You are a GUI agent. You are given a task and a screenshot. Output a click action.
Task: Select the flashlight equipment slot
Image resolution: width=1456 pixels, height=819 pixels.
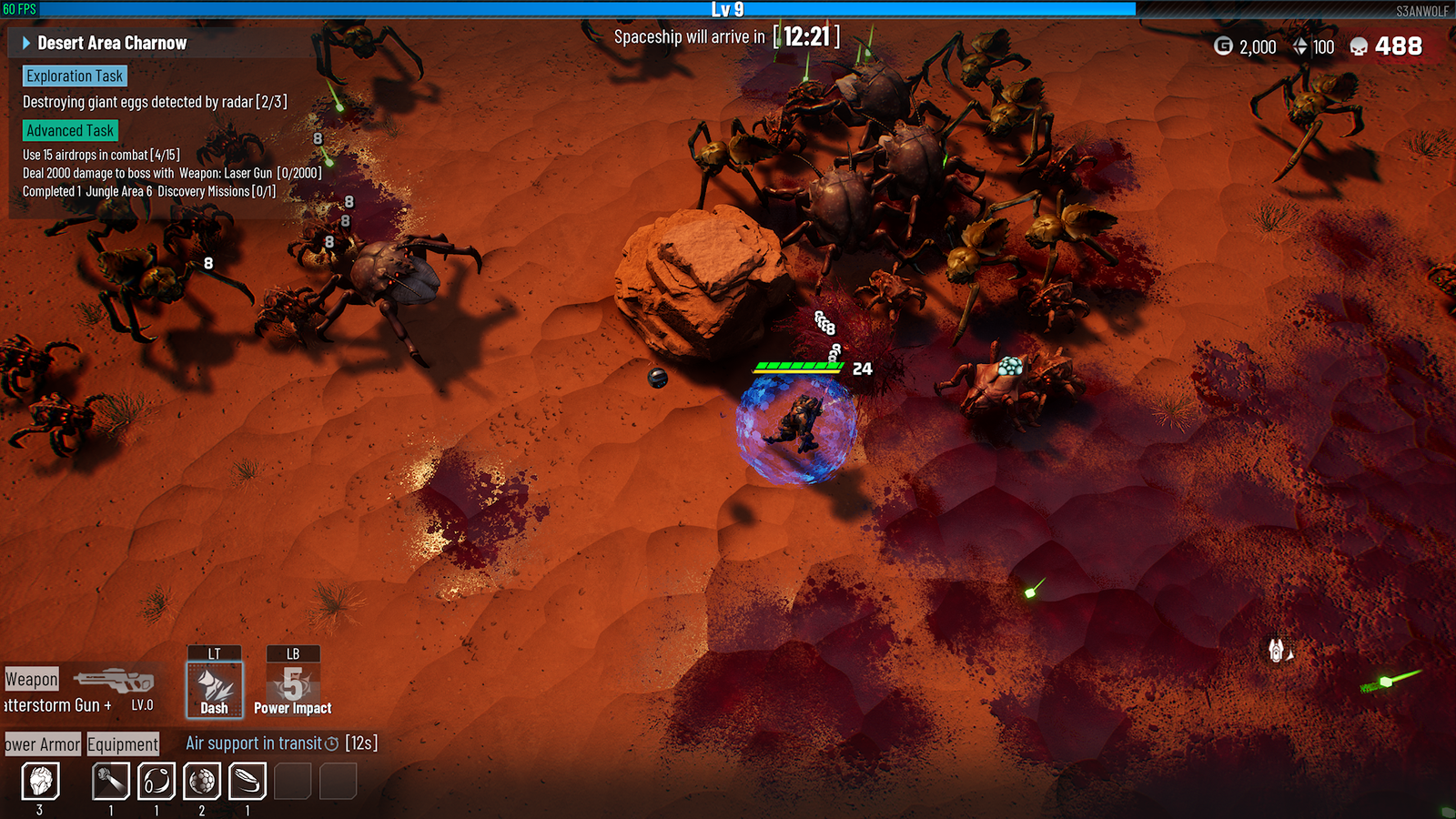coord(111,781)
